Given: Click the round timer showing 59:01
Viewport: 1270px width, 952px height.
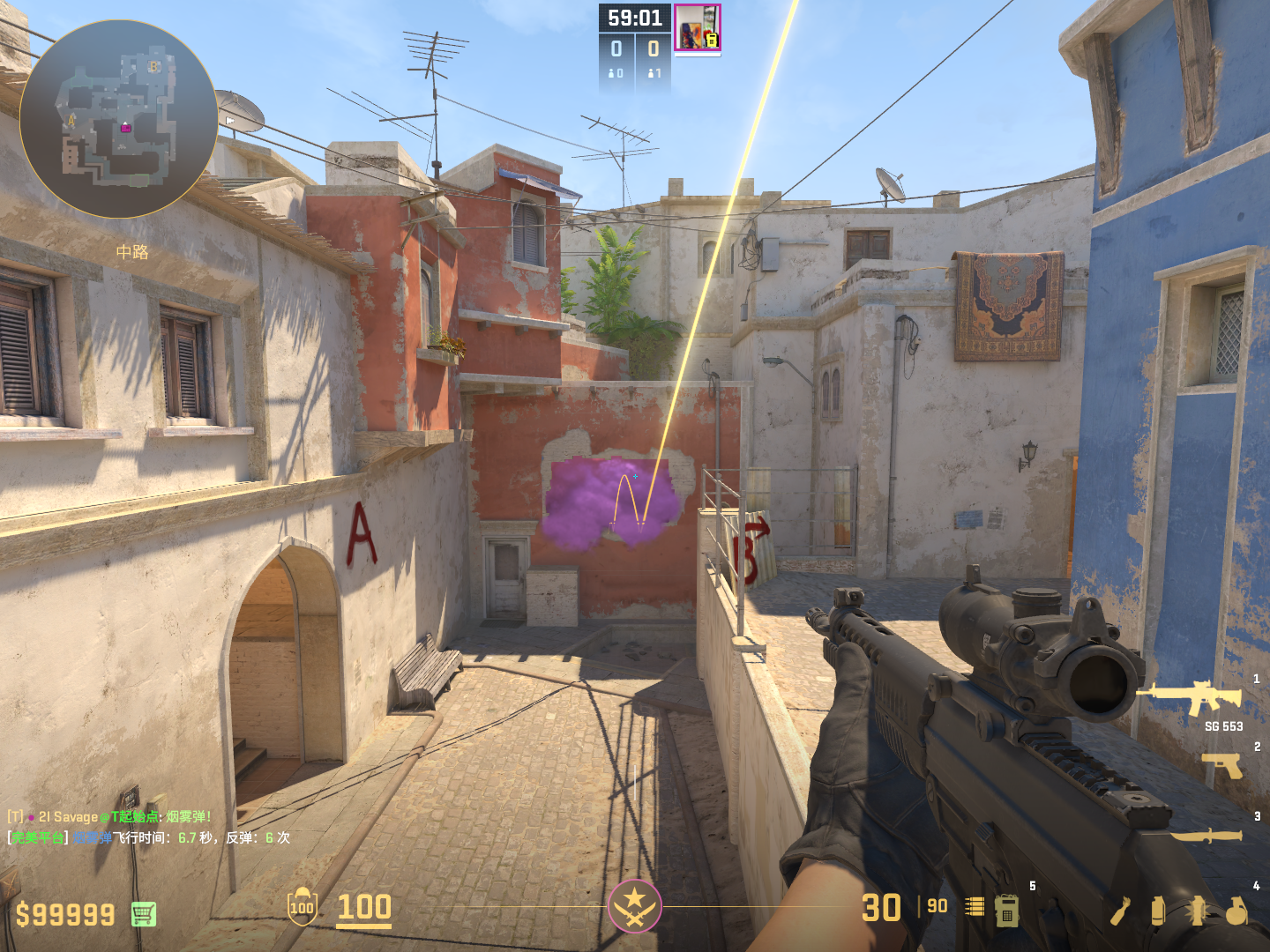Looking at the screenshot, I should click(637, 16).
